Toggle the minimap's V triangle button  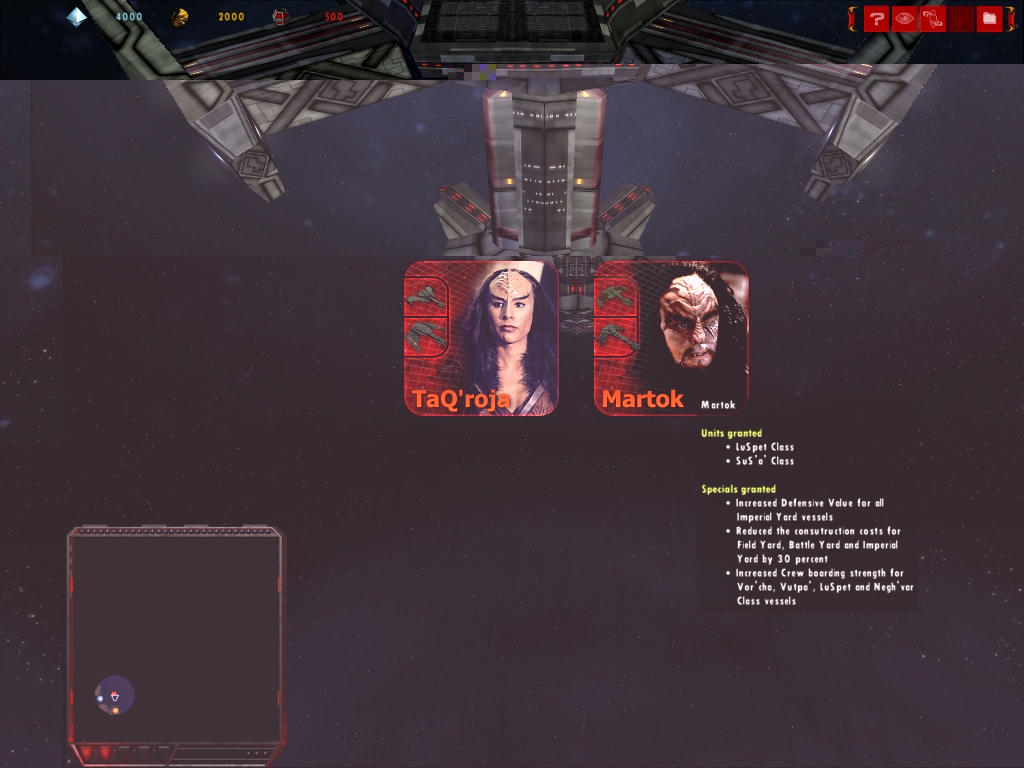[86, 752]
